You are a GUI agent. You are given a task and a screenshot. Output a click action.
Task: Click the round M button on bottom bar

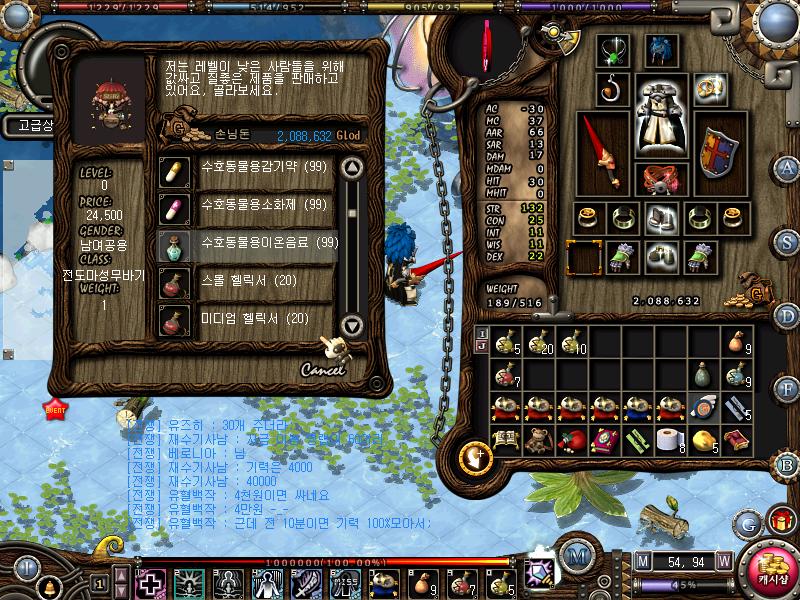coord(575,556)
